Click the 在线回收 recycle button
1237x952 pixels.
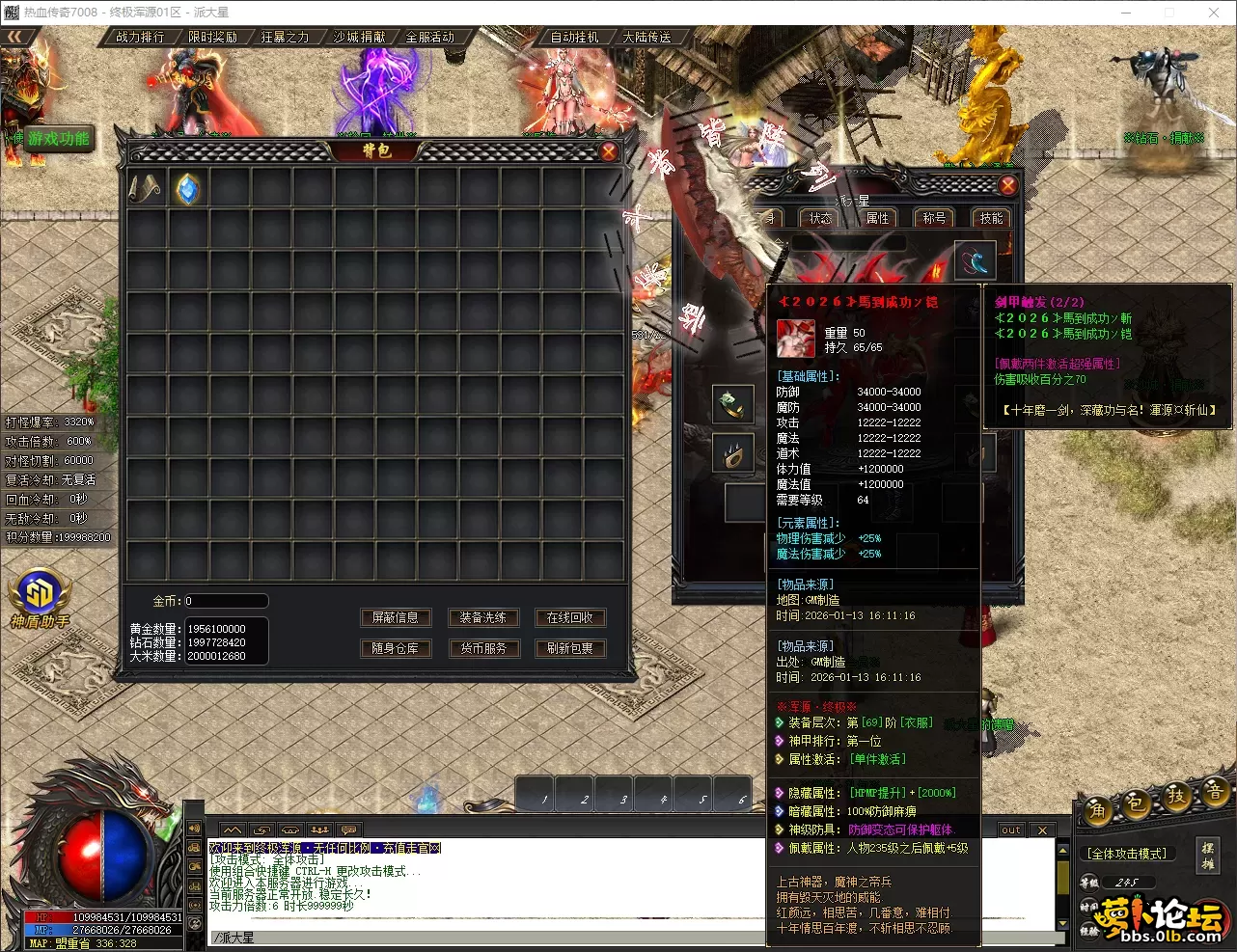pyautogui.click(x=570, y=617)
